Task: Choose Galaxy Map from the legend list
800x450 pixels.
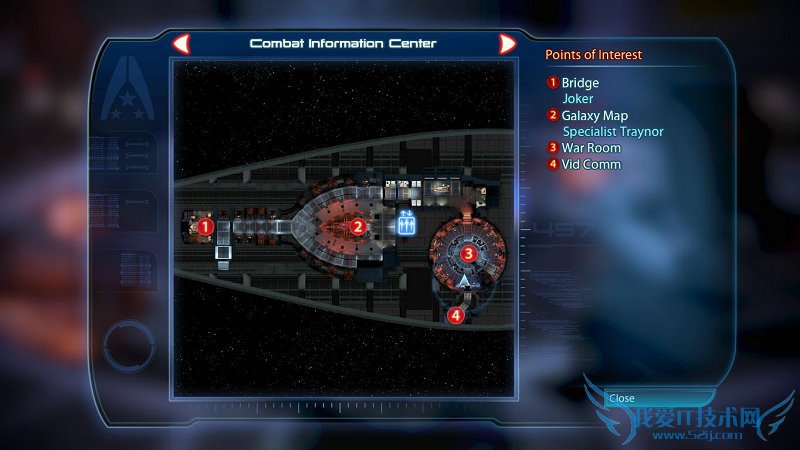Action: 594,116
